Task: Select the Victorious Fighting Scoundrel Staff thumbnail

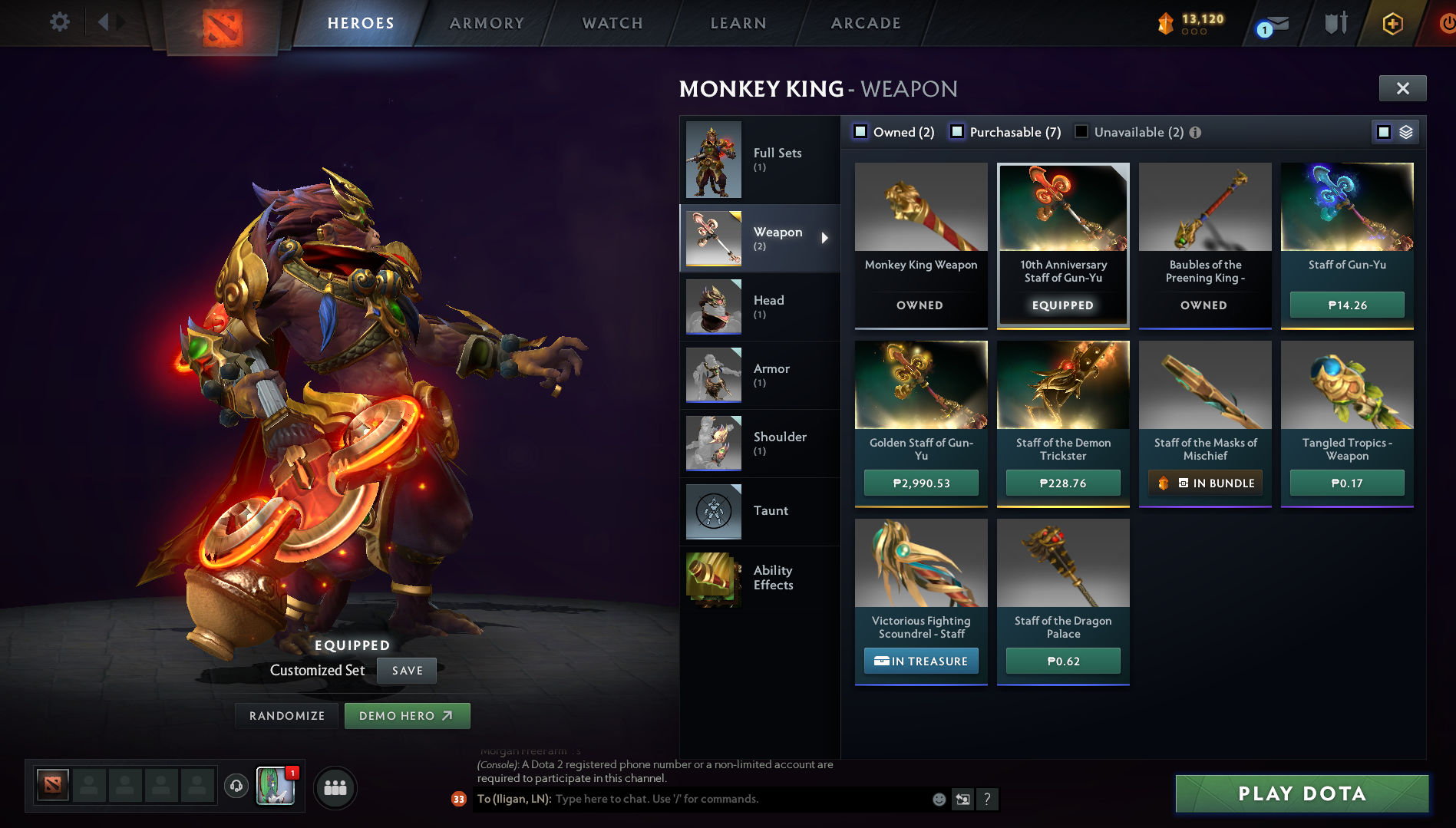Action: 920,564
